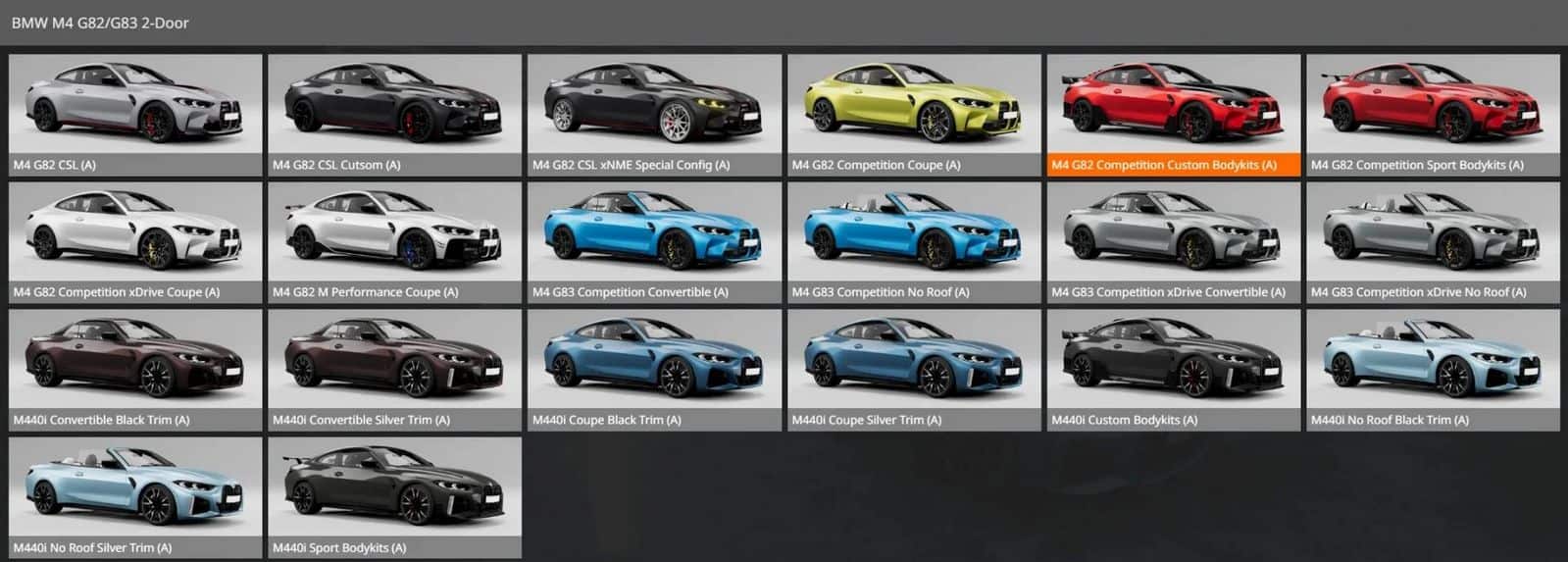1568x562 pixels.
Task: Choose the M4 G83 Competition No Roof
Action: [913, 241]
